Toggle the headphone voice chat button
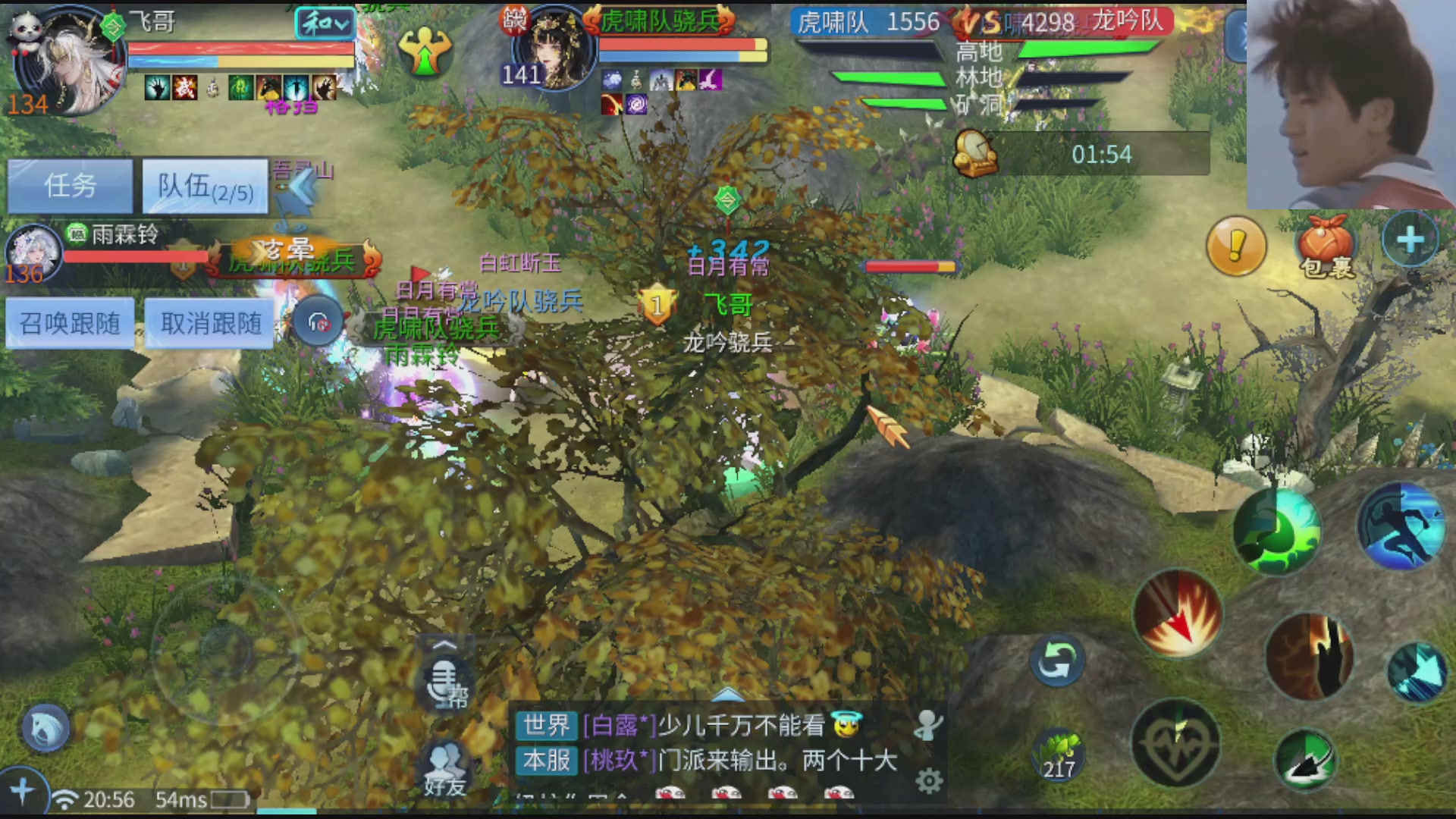This screenshot has width=1456, height=819. point(318,322)
